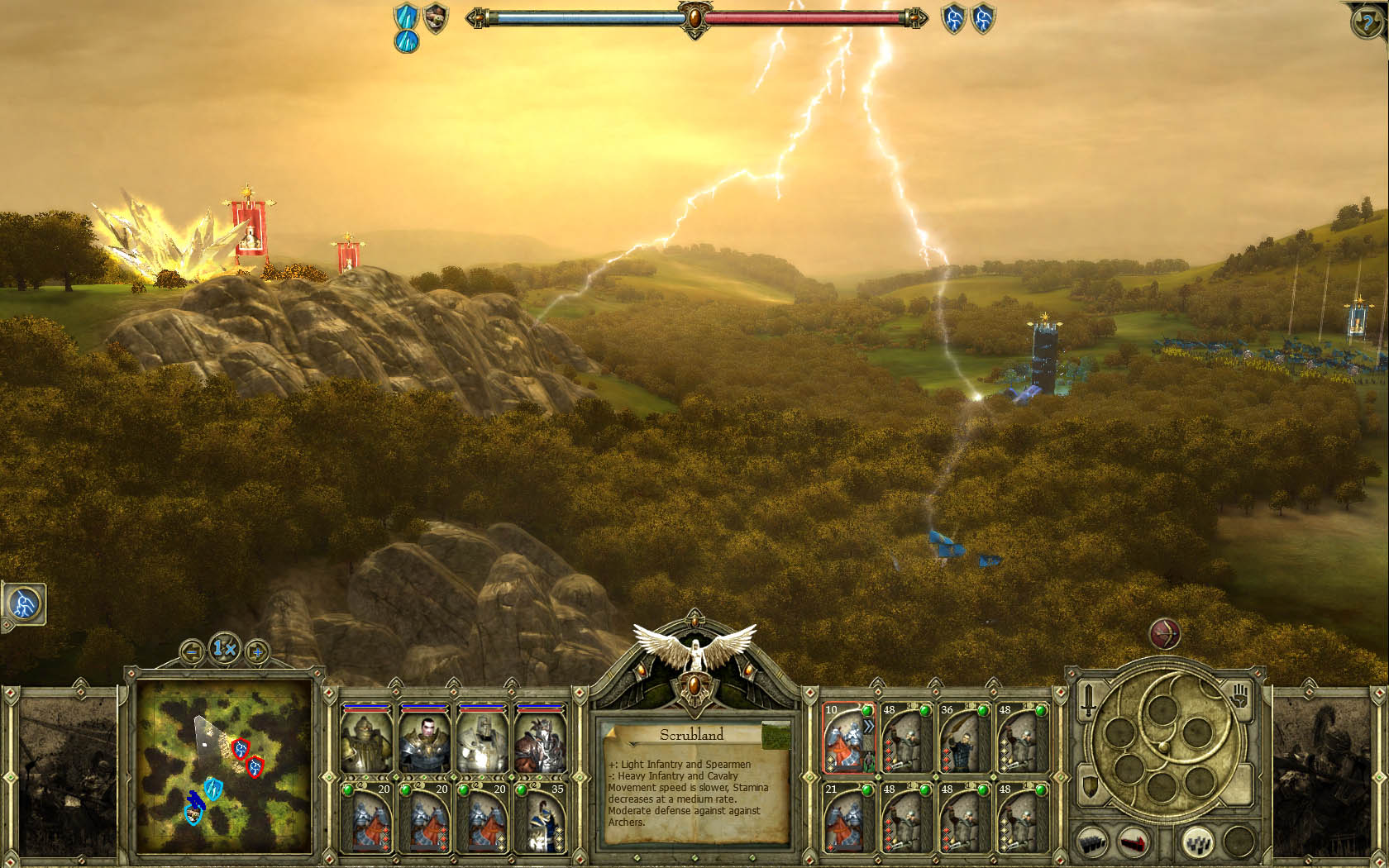Click the minus button to slow game speed
The image size is (1389, 868).
click(x=191, y=650)
